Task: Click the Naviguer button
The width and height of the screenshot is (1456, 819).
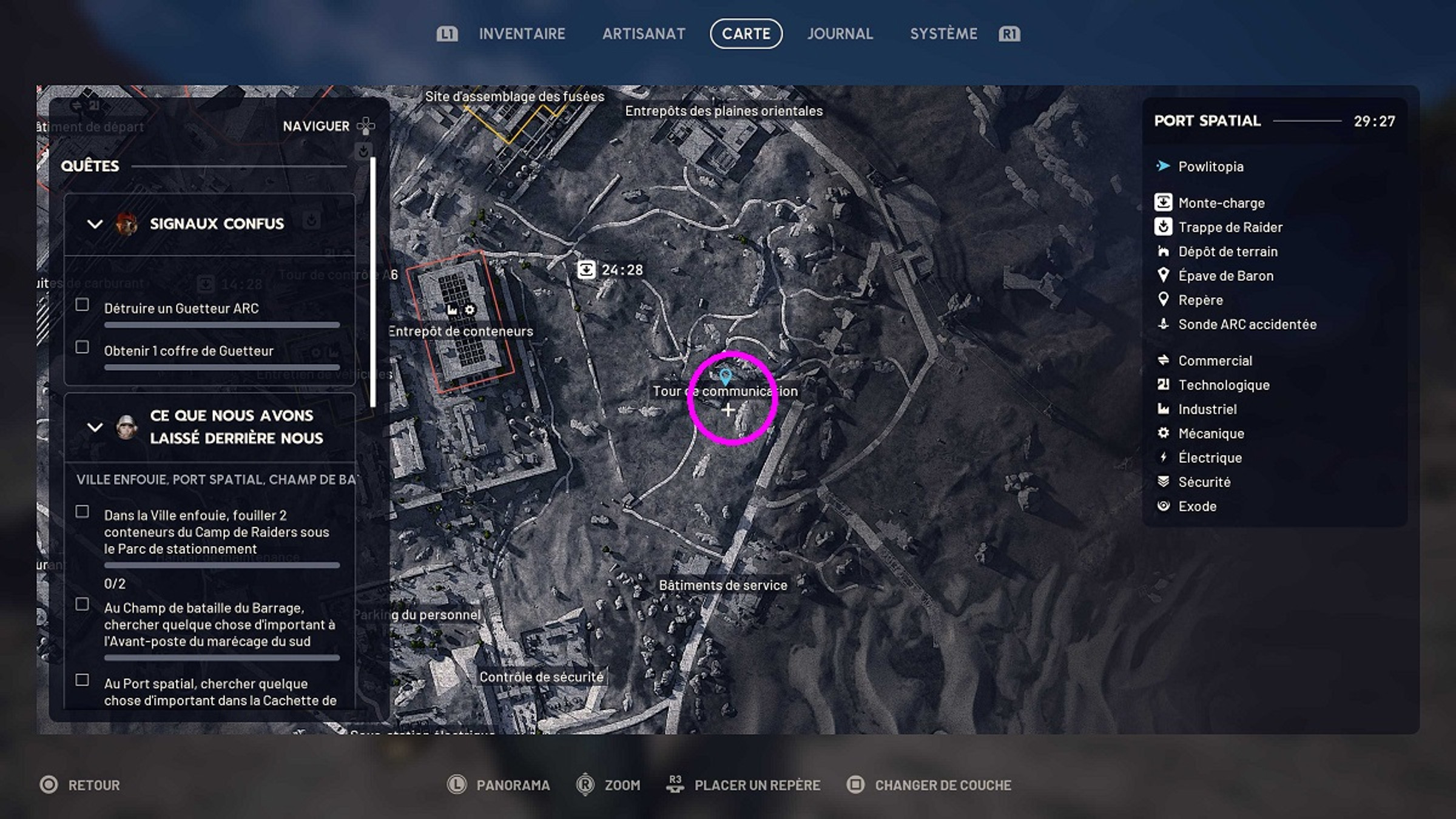Action: [x=317, y=126]
